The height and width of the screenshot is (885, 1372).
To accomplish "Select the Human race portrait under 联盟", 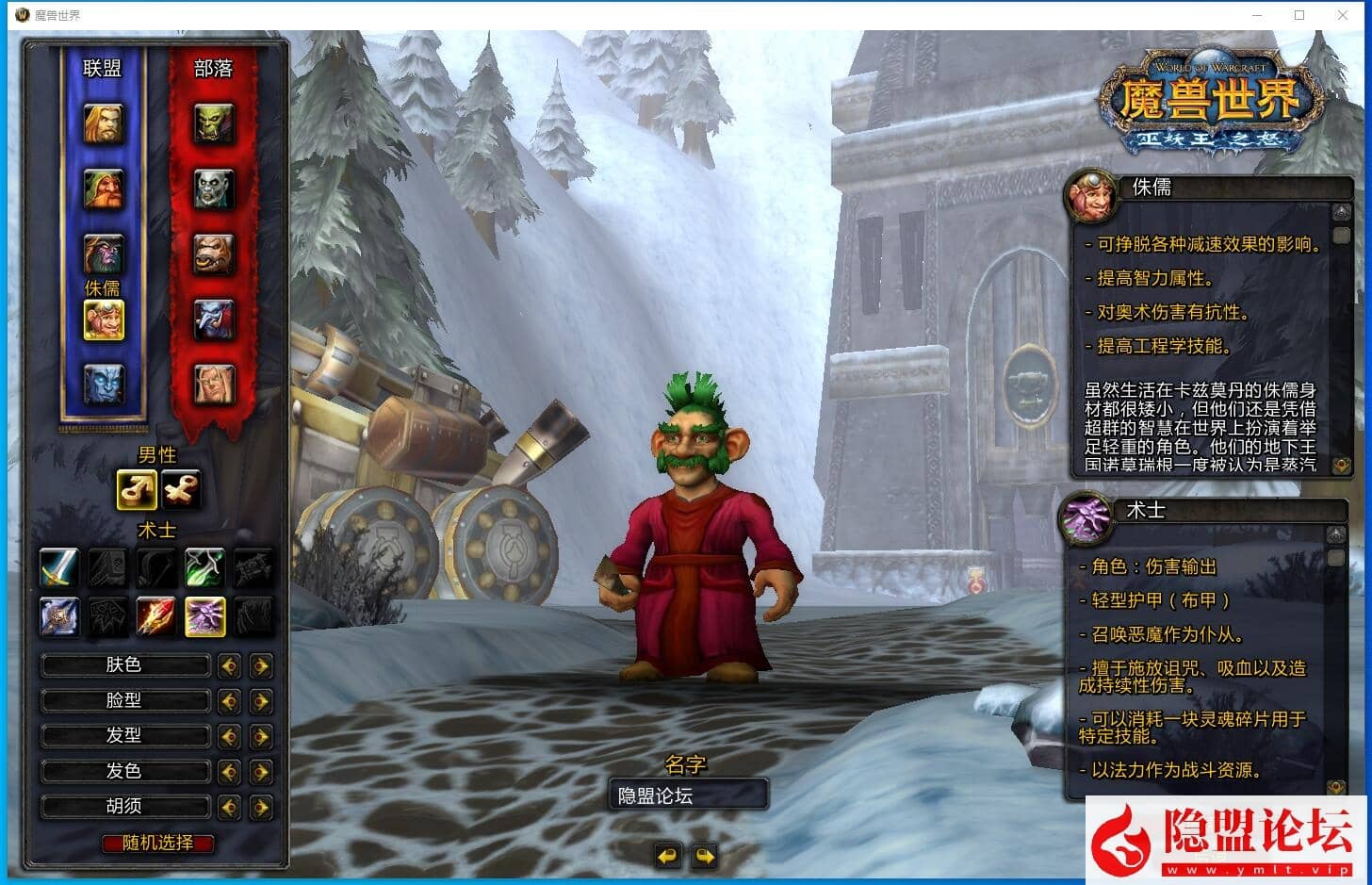I will pyautogui.click(x=104, y=125).
